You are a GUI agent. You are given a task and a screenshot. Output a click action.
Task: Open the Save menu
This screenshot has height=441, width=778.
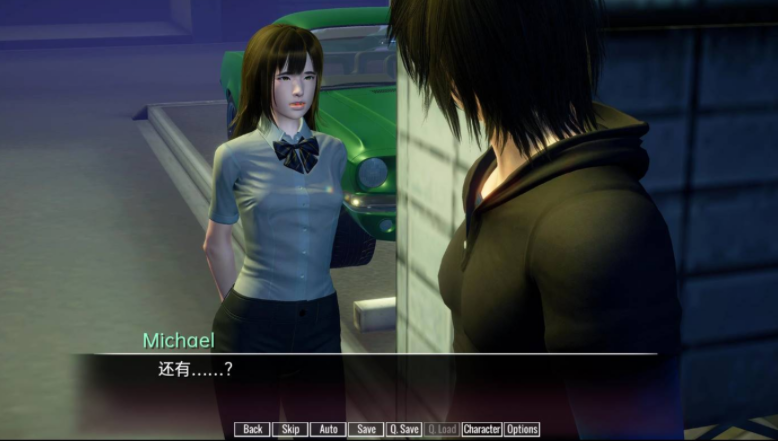tap(366, 429)
